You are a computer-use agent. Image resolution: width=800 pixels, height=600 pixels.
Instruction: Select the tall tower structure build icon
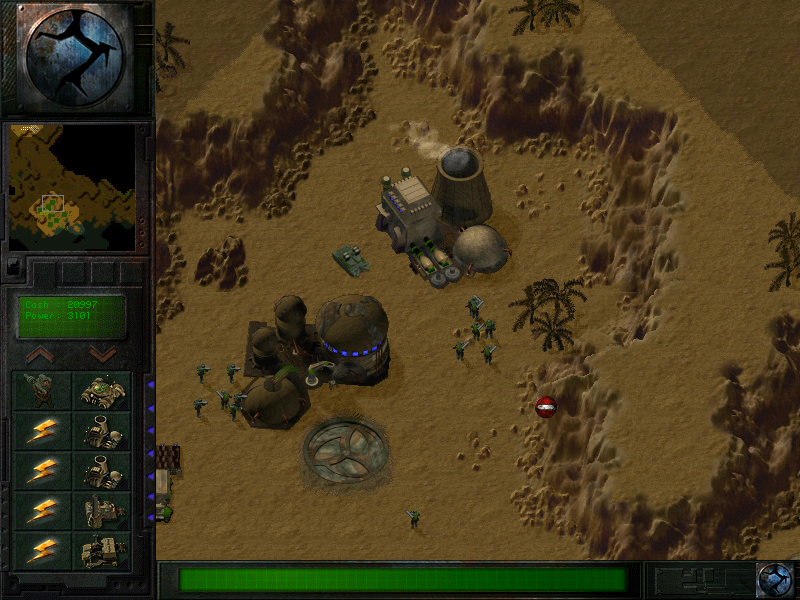104,511
